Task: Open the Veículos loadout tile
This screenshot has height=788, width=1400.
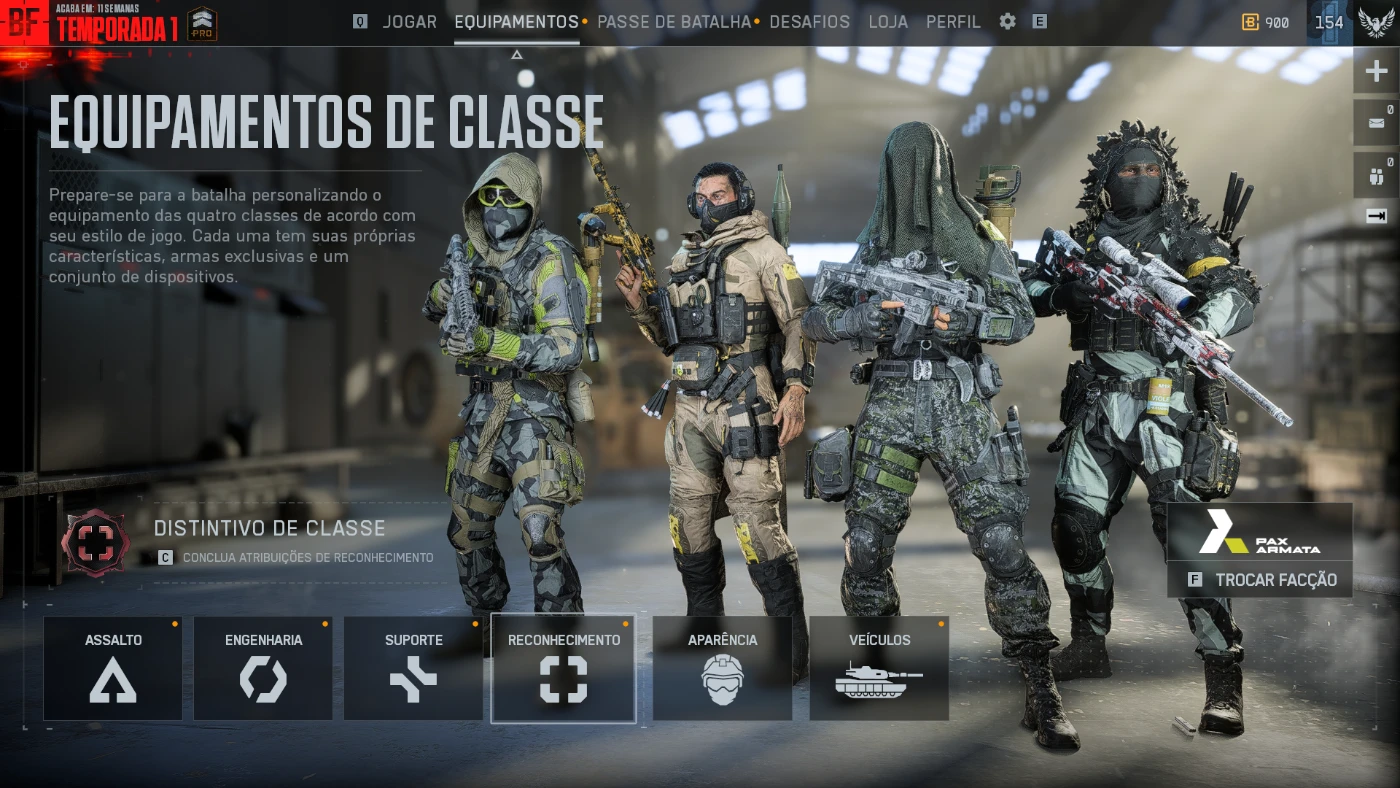Action: point(879,668)
